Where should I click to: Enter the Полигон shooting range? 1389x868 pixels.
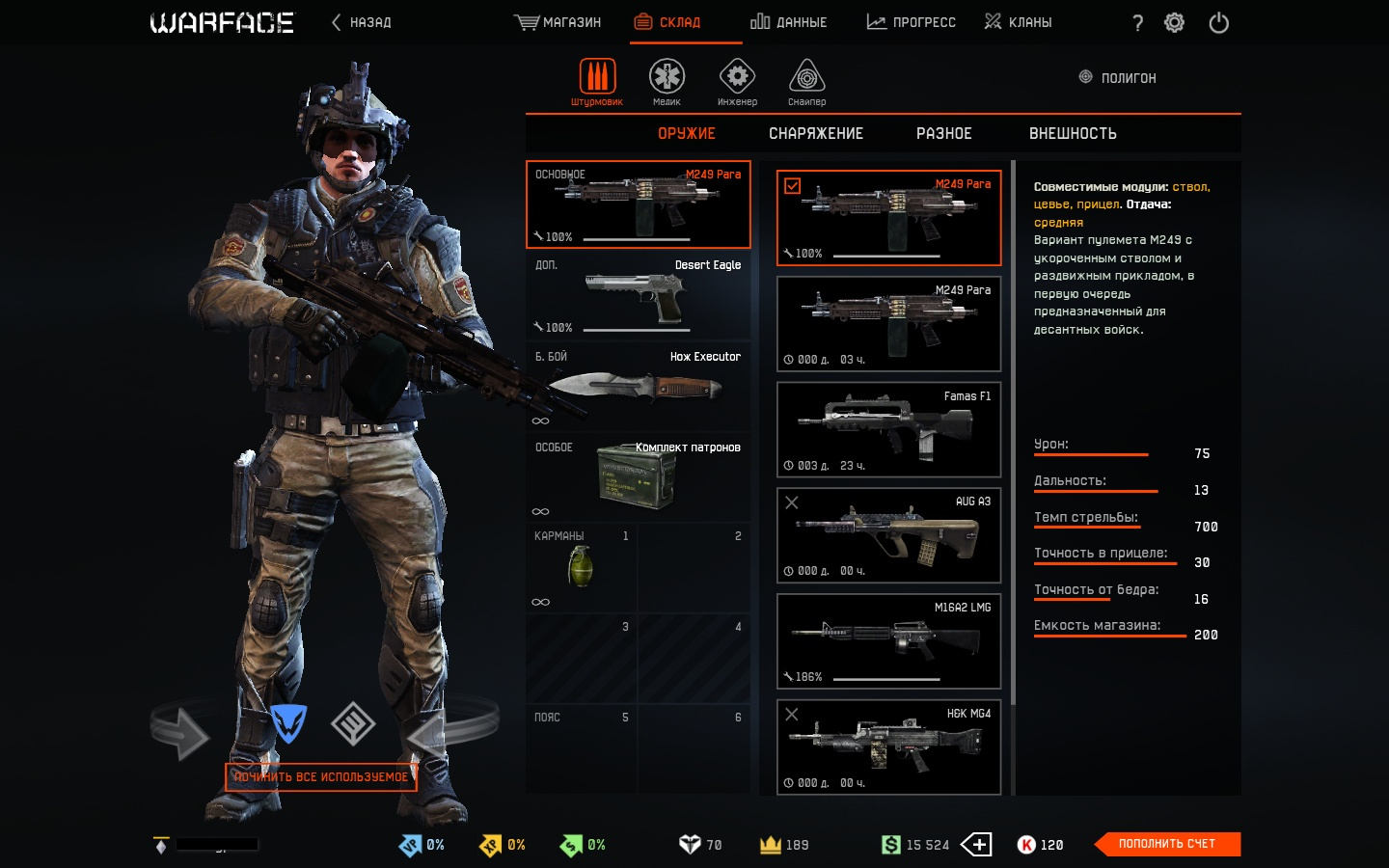pyautogui.click(x=1117, y=77)
